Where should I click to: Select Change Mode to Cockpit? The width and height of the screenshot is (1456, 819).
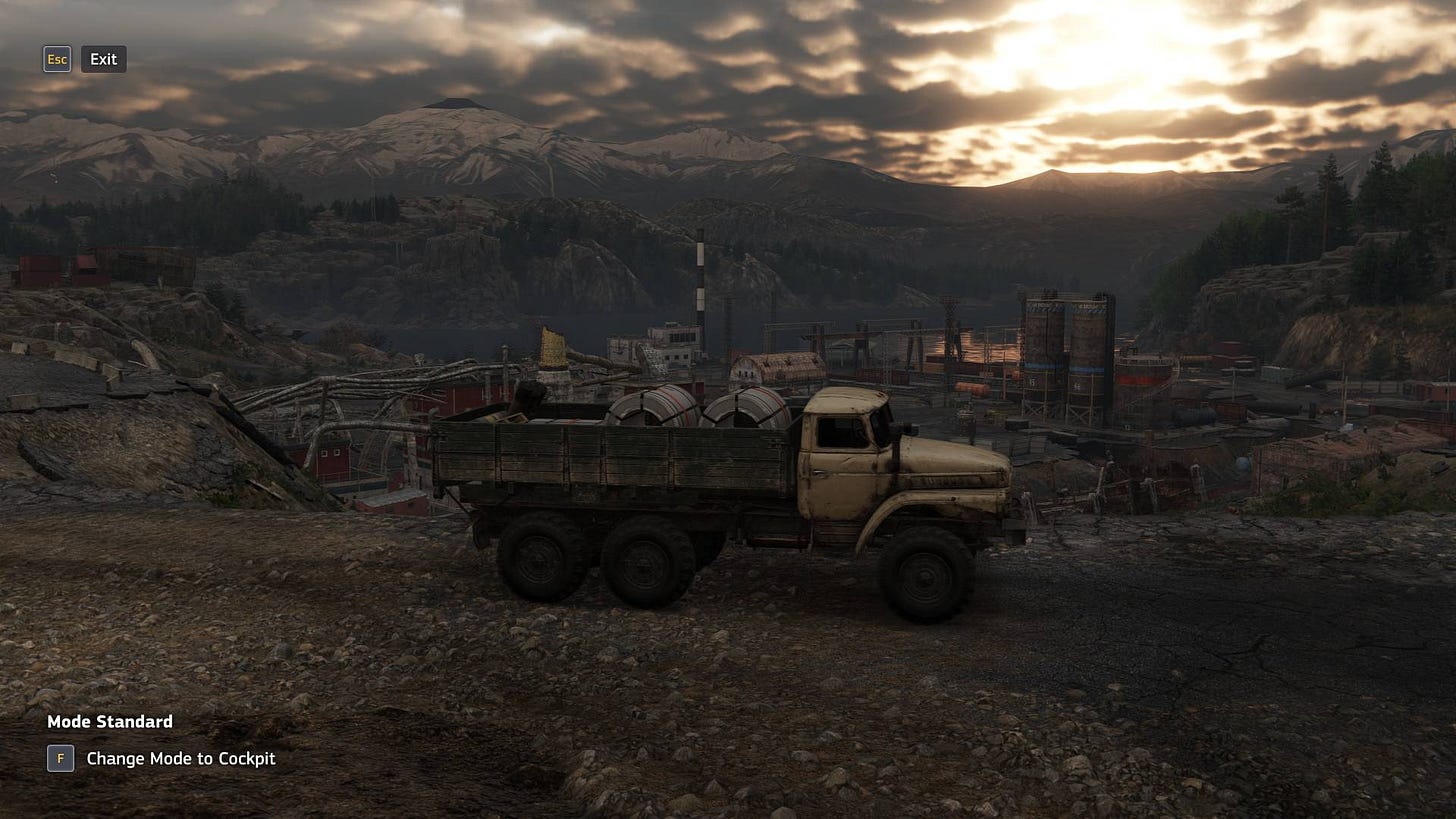pos(180,759)
